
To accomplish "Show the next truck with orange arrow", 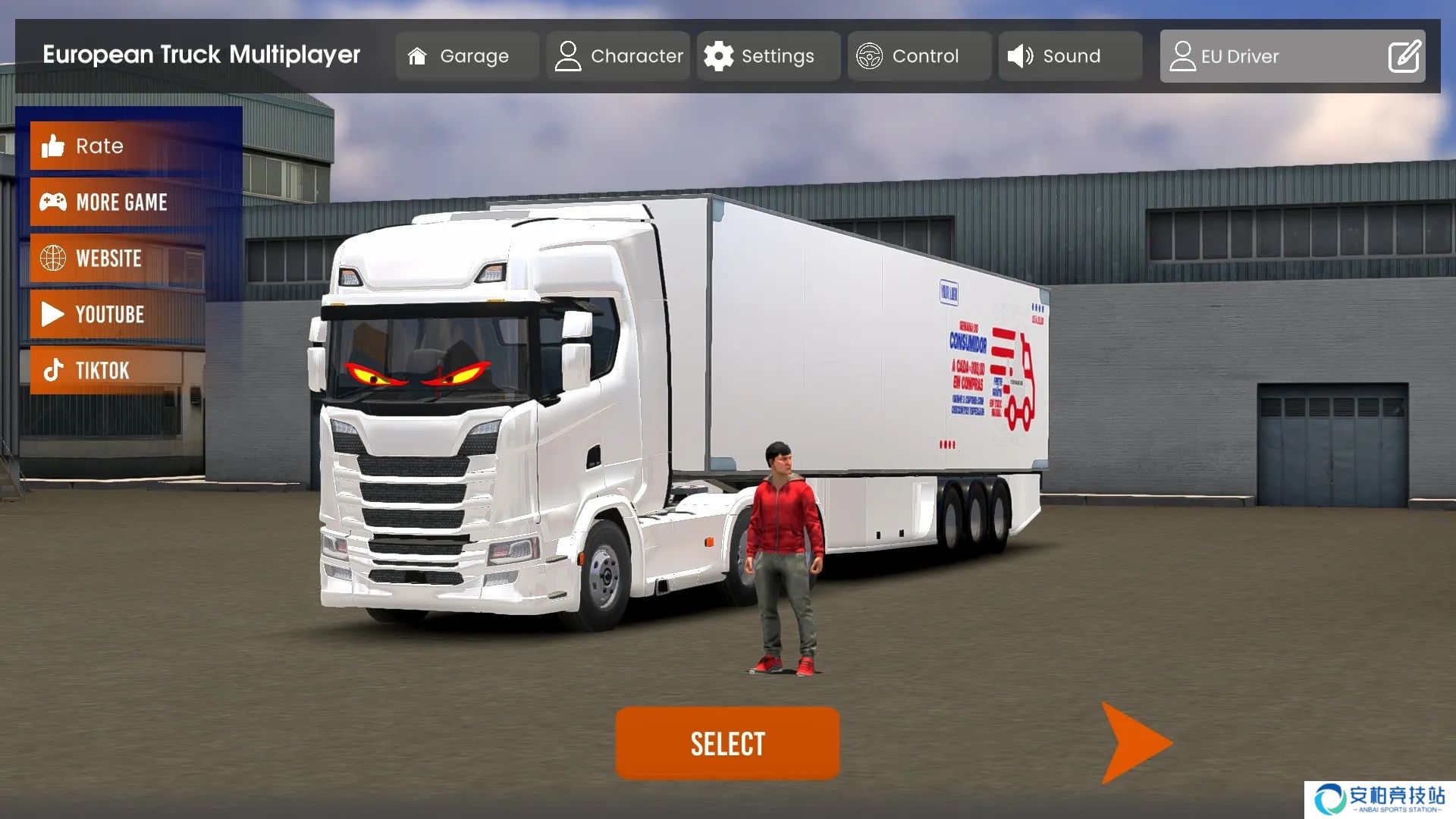I will pos(1134,743).
